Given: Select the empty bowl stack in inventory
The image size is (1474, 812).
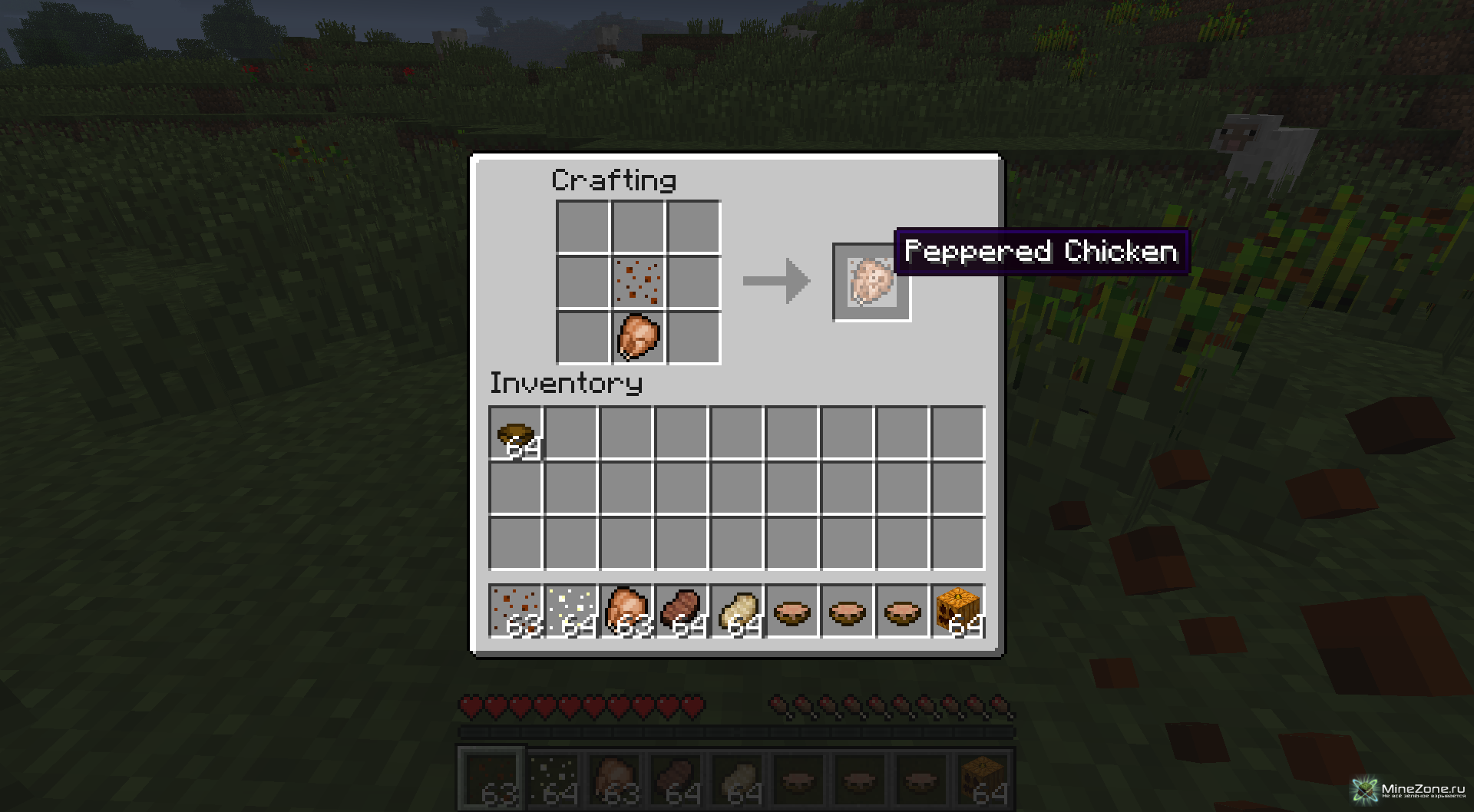Looking at the screenshot, I should coord(517,435).
